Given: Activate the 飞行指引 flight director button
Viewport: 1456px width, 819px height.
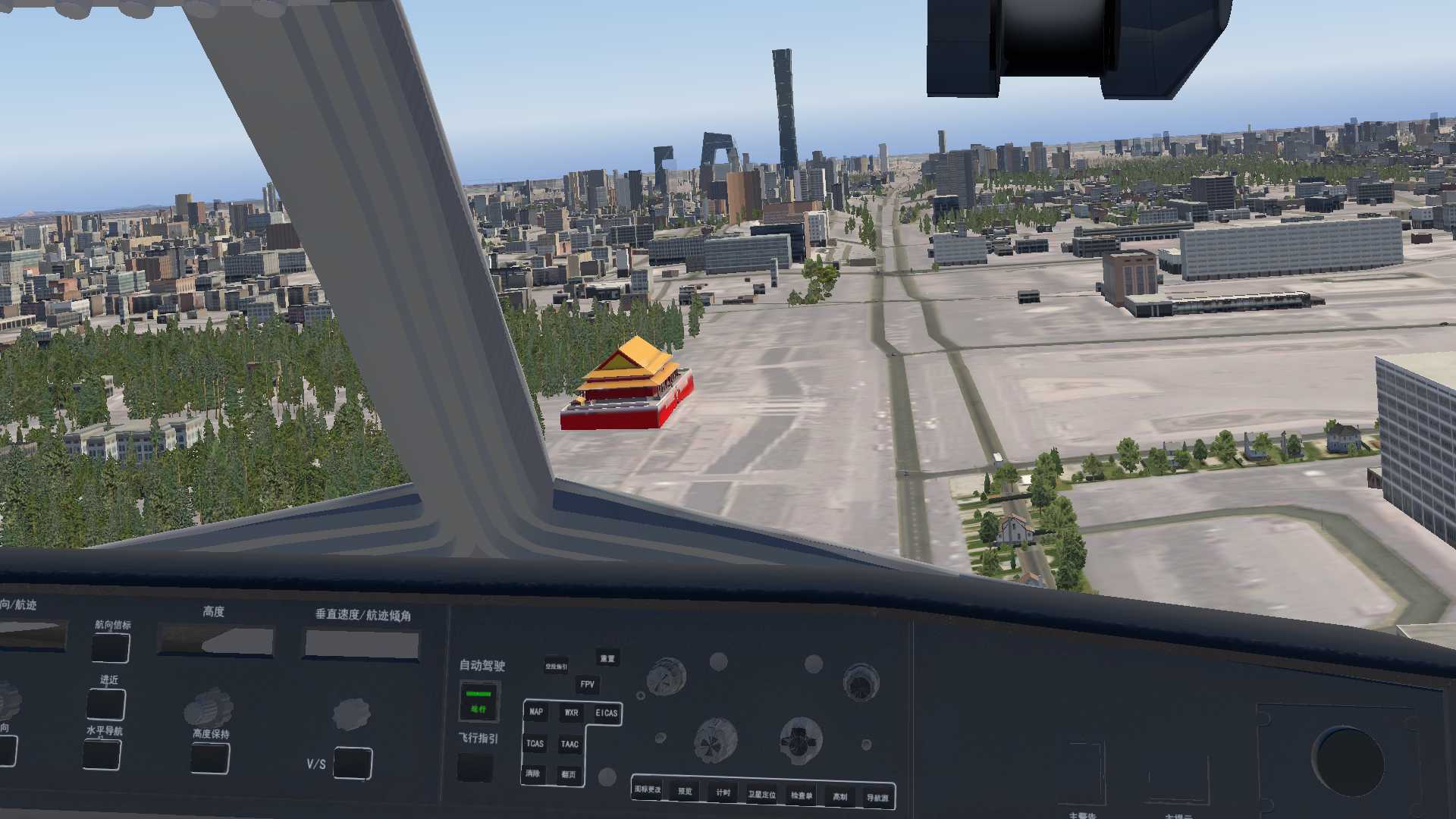Looking at the screenshot, I should pyautogui.click(x=475, y=767).
